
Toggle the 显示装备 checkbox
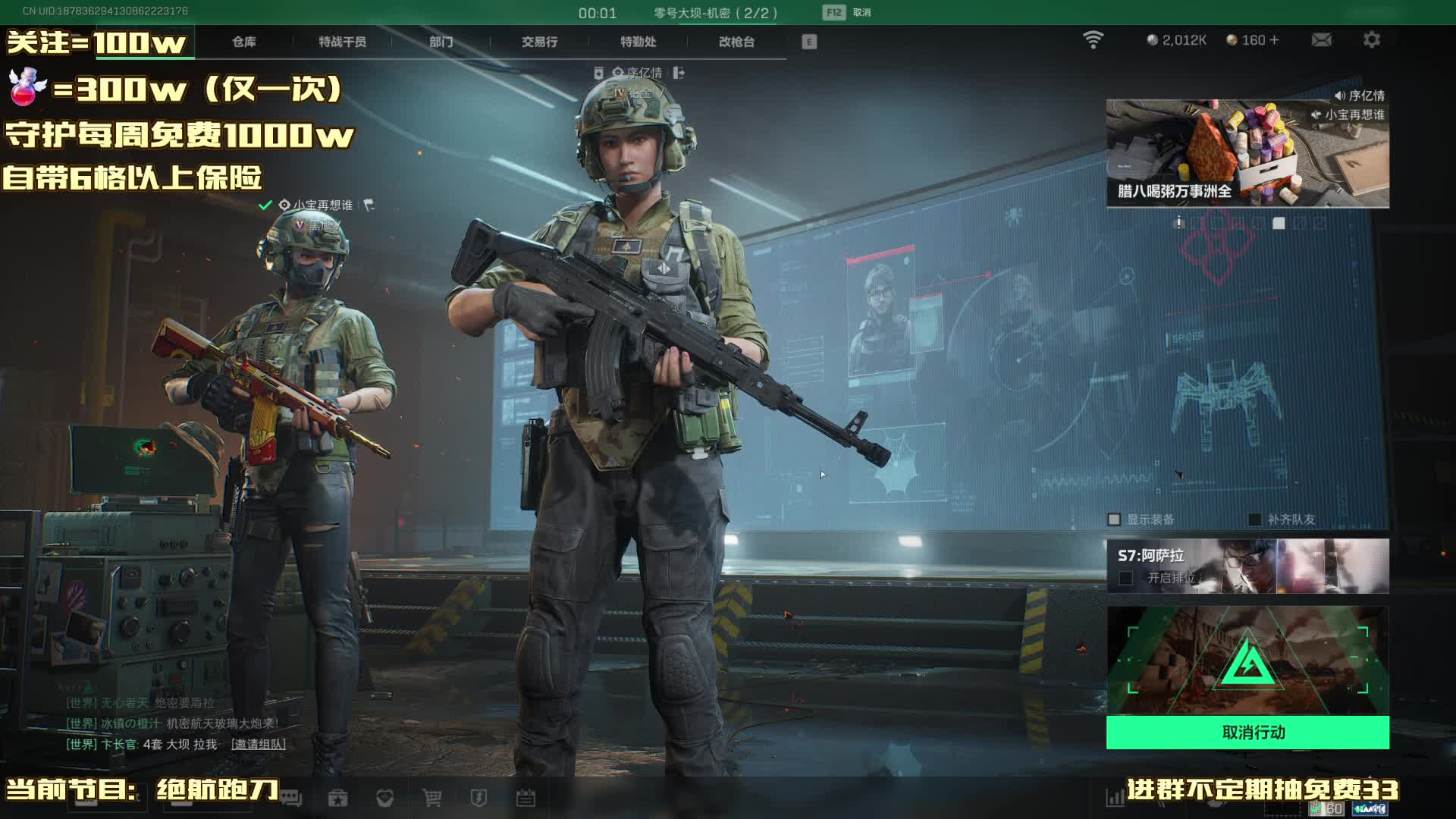[1114, 519]
